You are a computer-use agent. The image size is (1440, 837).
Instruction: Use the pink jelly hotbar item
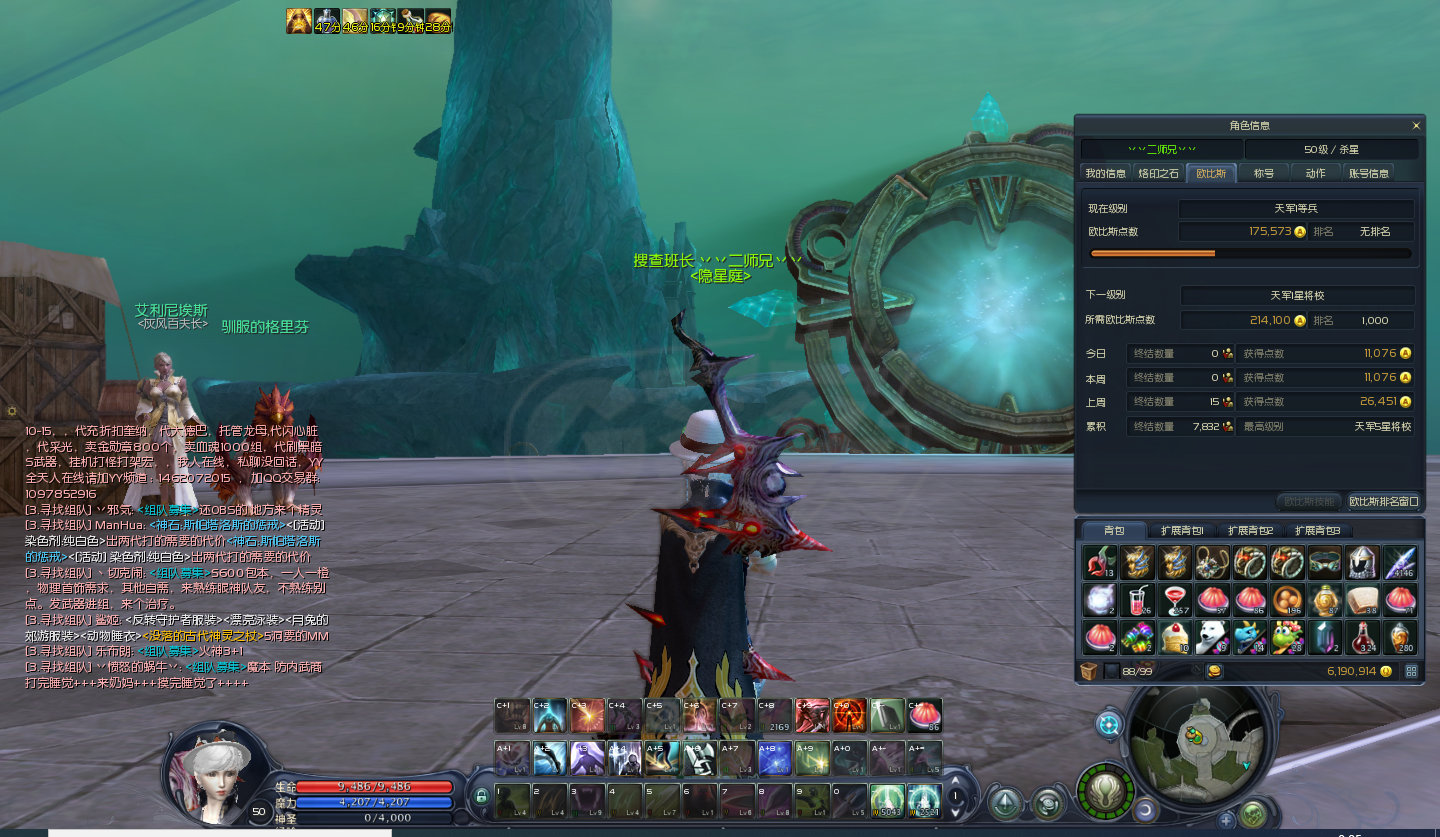925,716
